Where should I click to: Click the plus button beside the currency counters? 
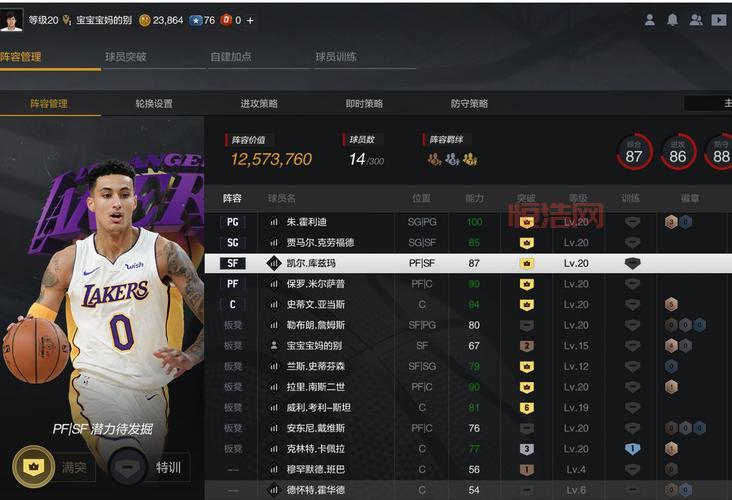click(x=250, y=20)
